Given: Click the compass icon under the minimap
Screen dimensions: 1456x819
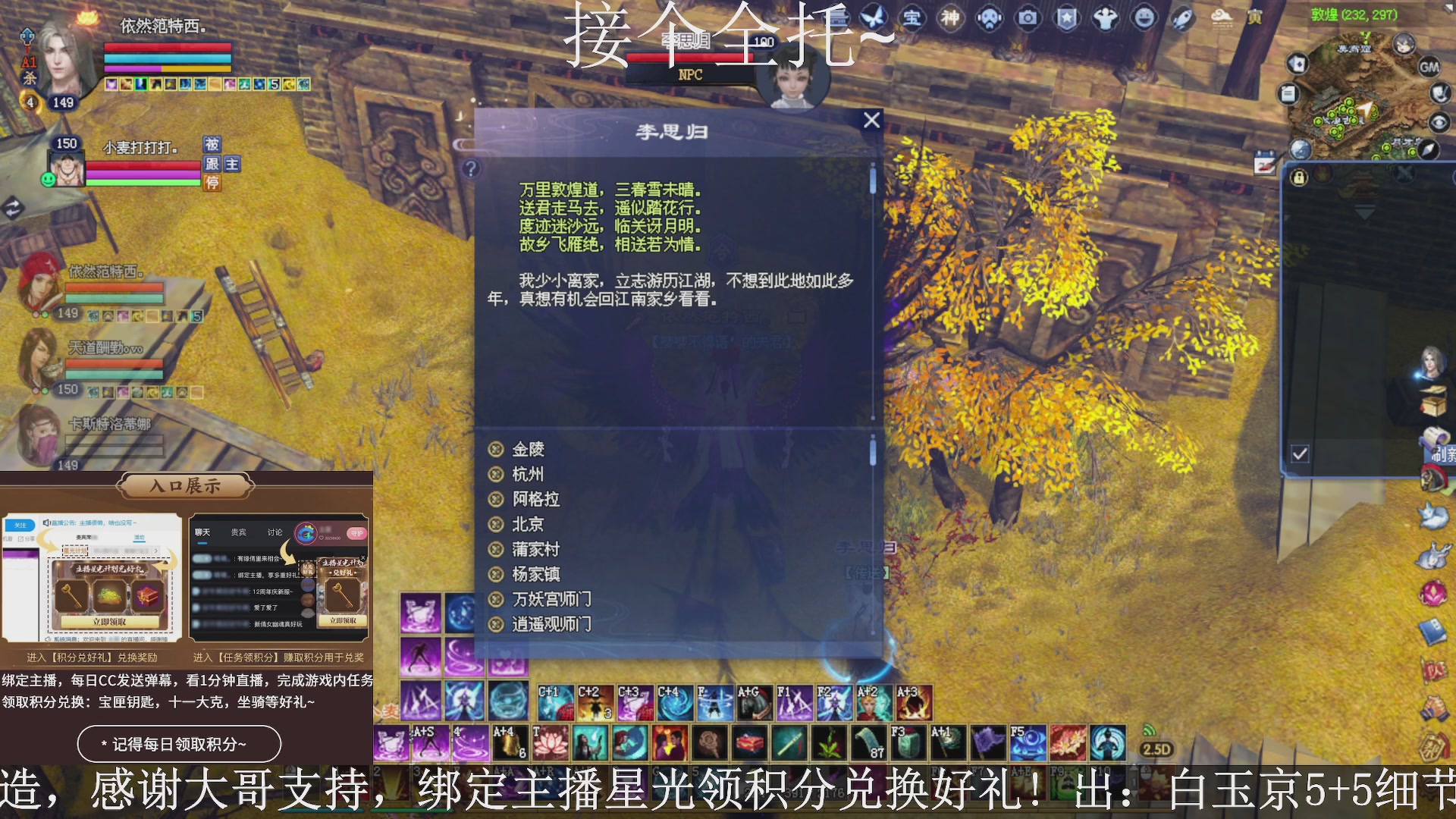Looking at the screenshot, I should [1426, 151].
